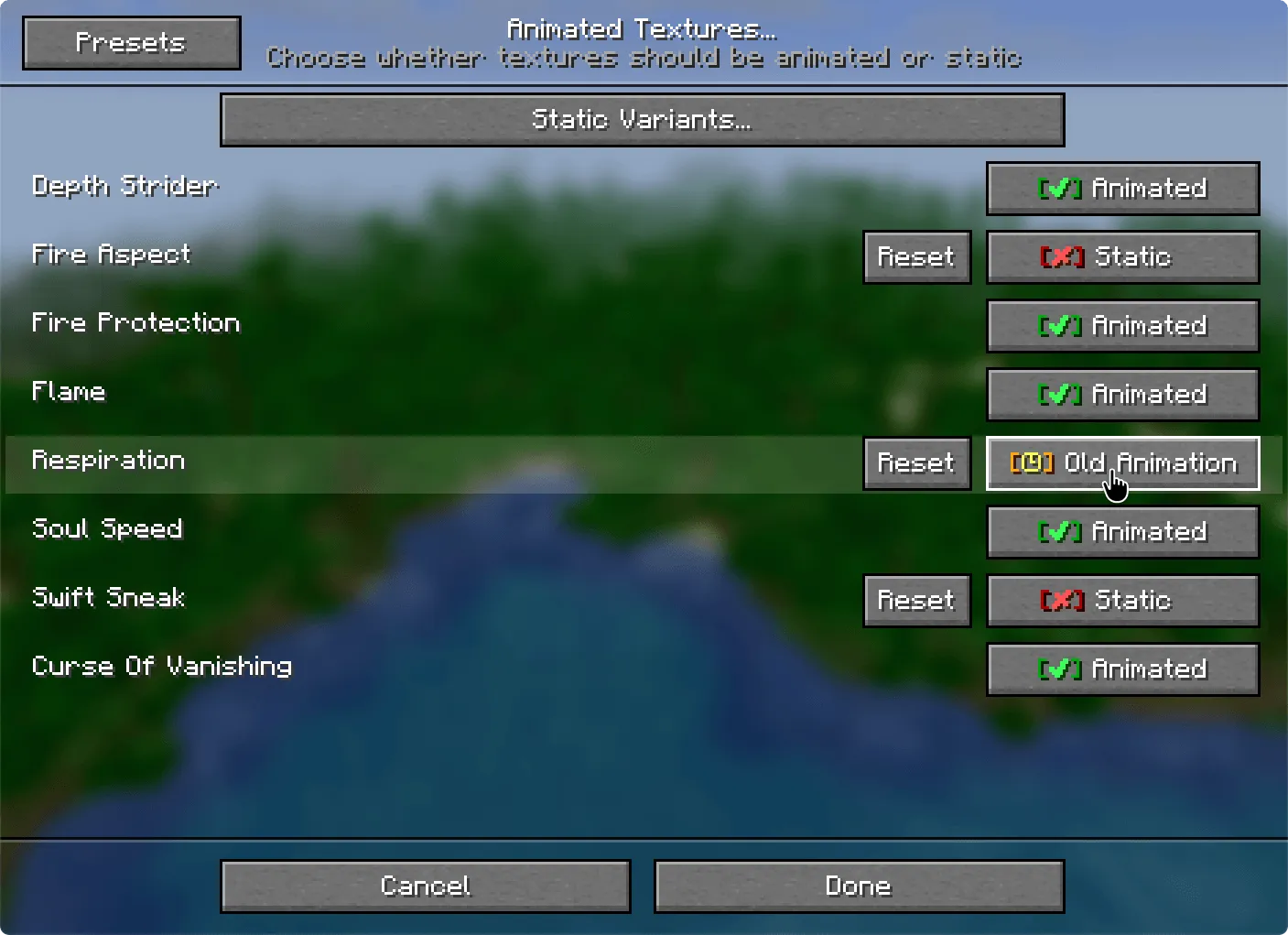Open the Static Variants screen

click(x=641, y=119)
